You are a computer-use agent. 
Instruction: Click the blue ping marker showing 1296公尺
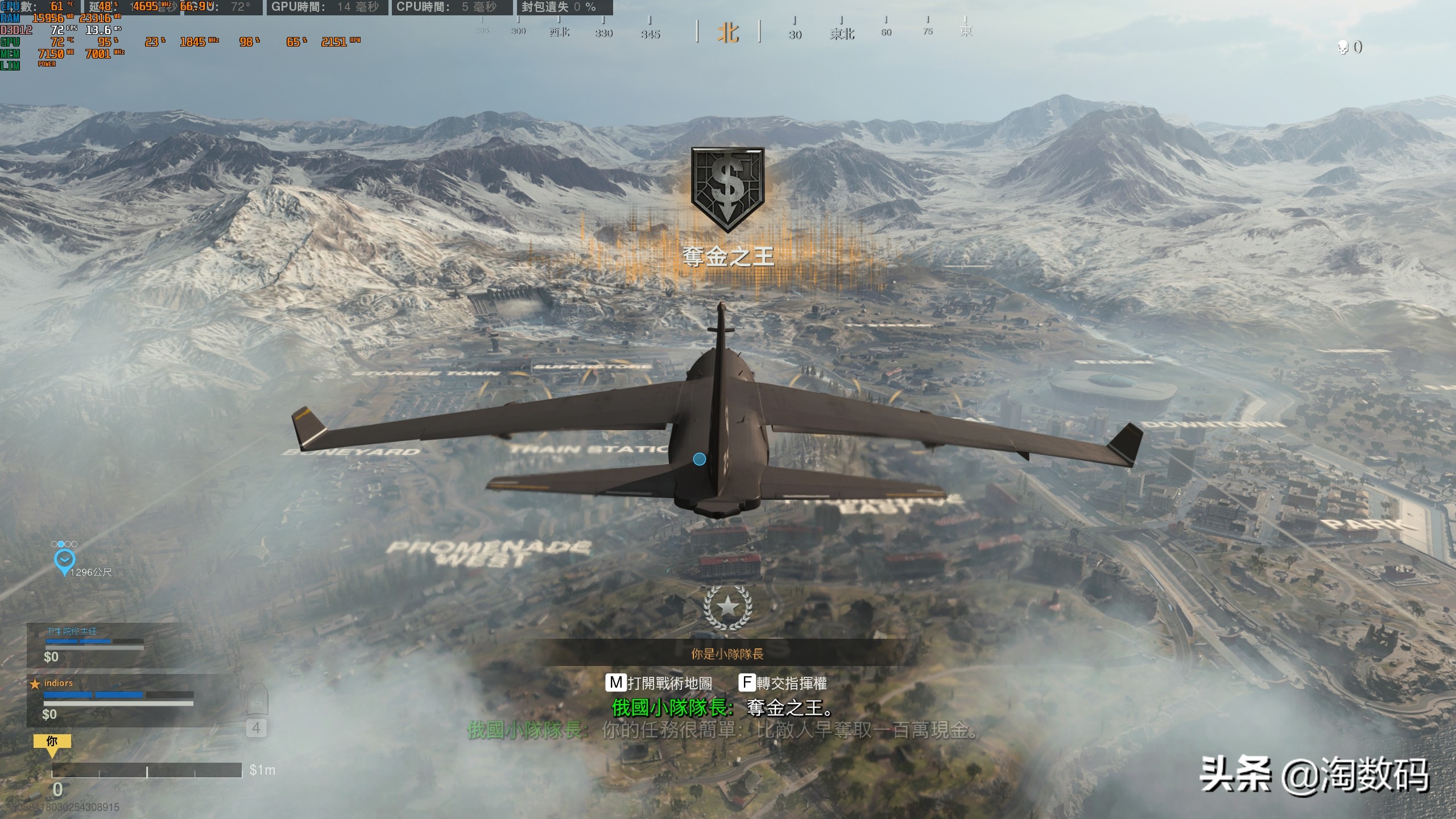click(x=64, y=560)
